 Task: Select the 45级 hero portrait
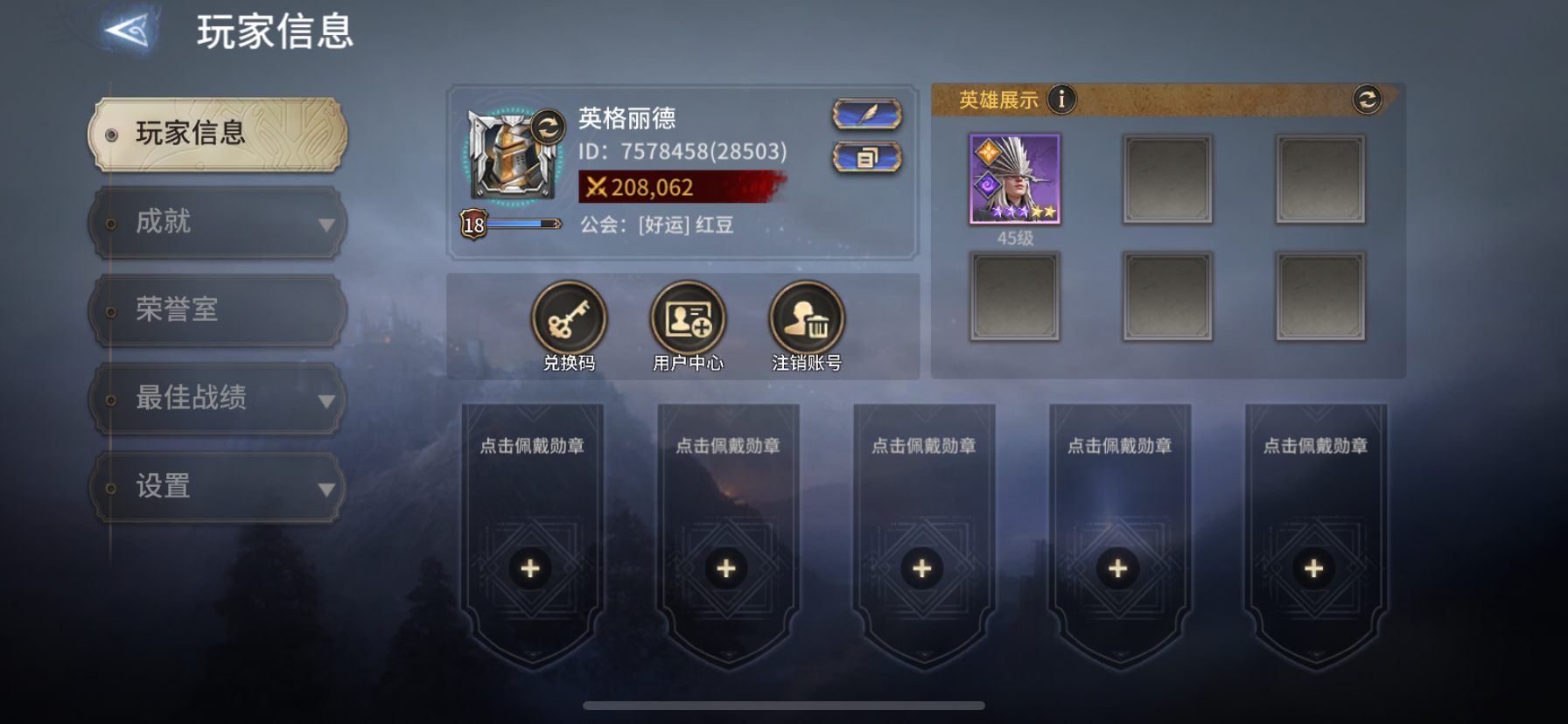(x=1015, y=179)
